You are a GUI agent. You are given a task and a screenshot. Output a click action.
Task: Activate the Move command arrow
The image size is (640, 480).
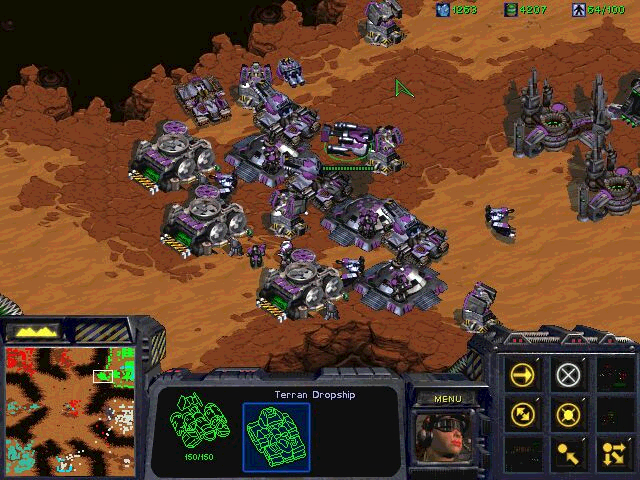pyautogui.click(x=523, y=375)
